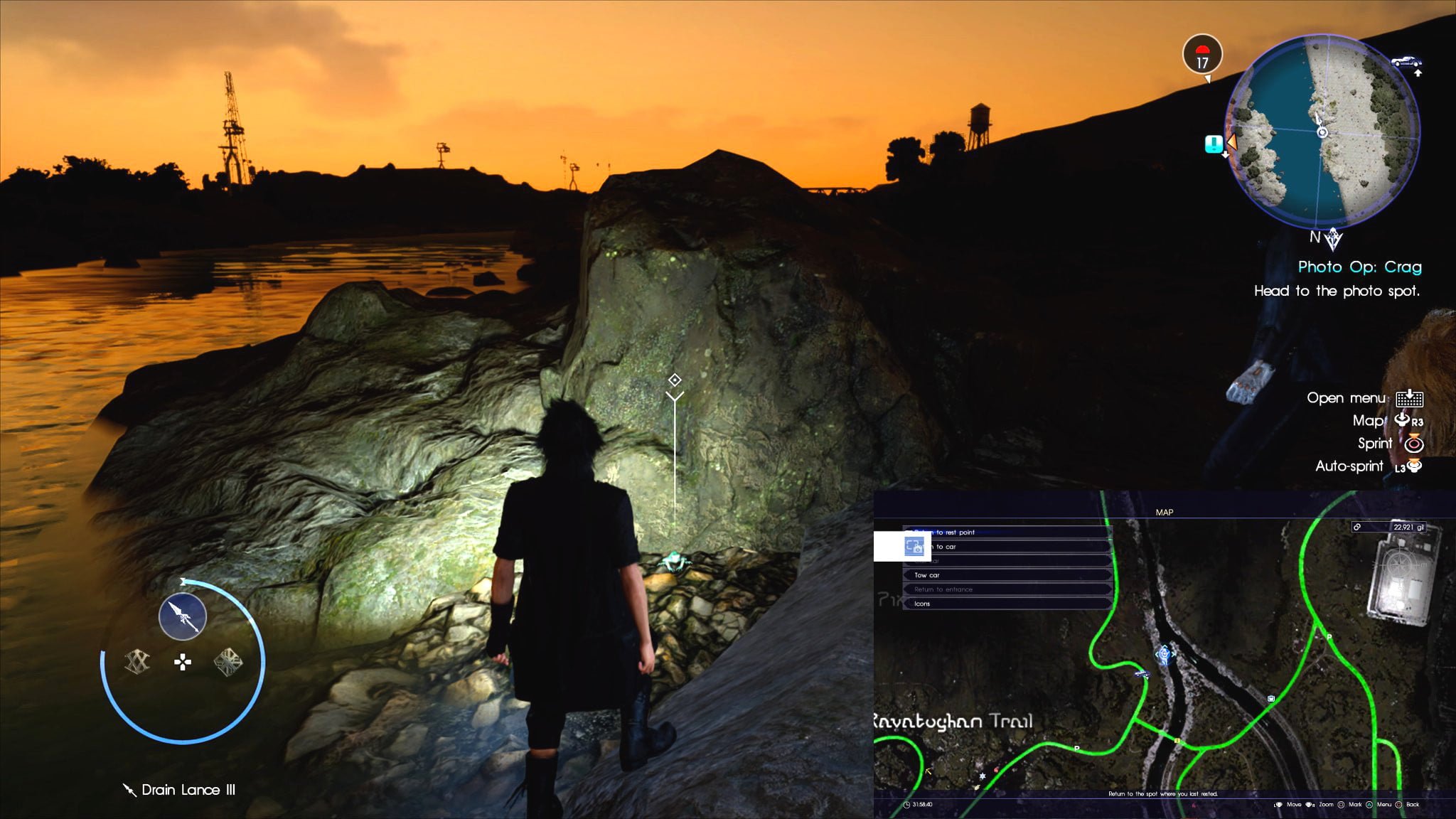Open the circular minimap

pos(1322,132)
